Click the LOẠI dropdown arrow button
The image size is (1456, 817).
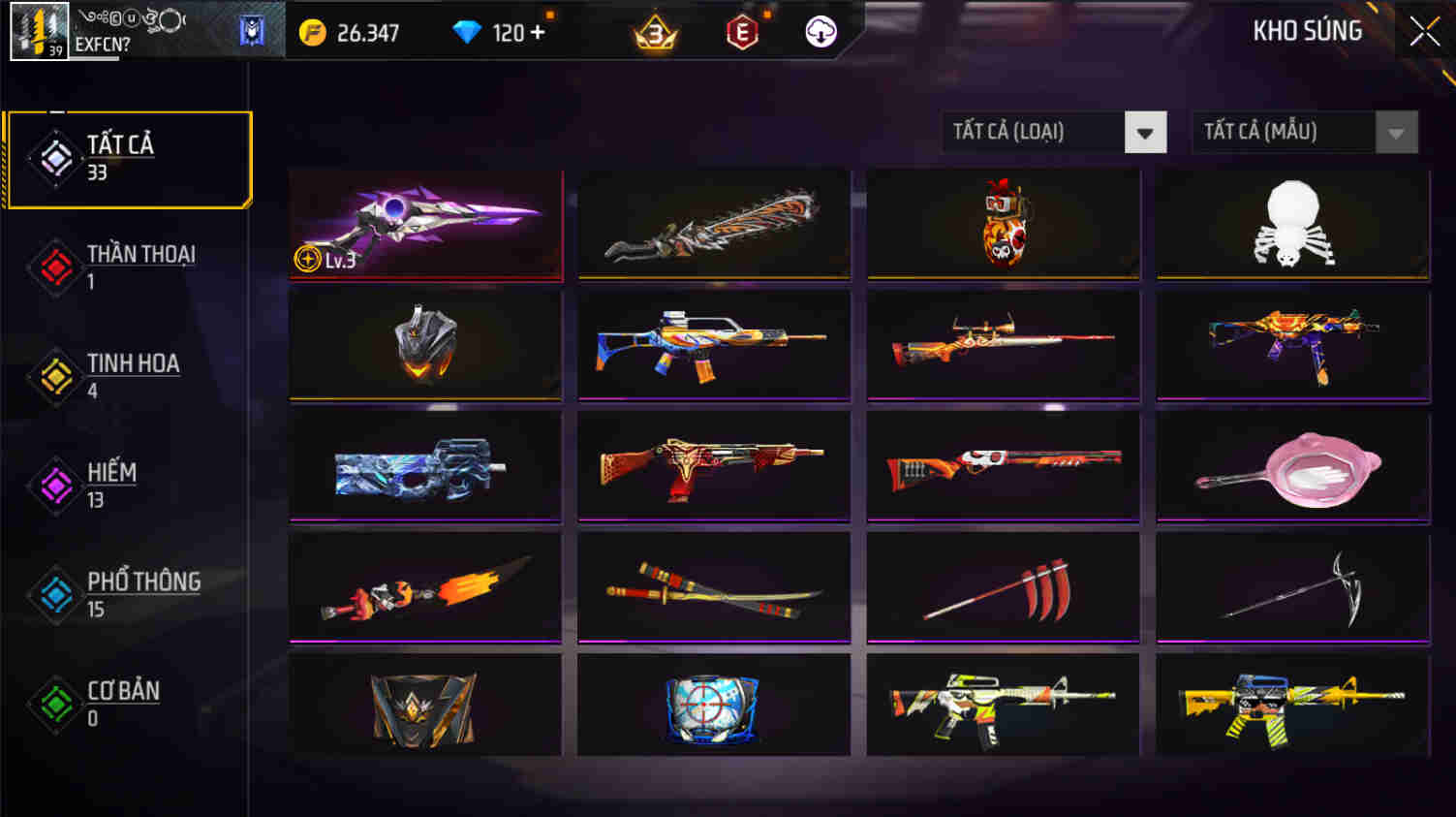pyautogui.click(x=1146, y=132)
